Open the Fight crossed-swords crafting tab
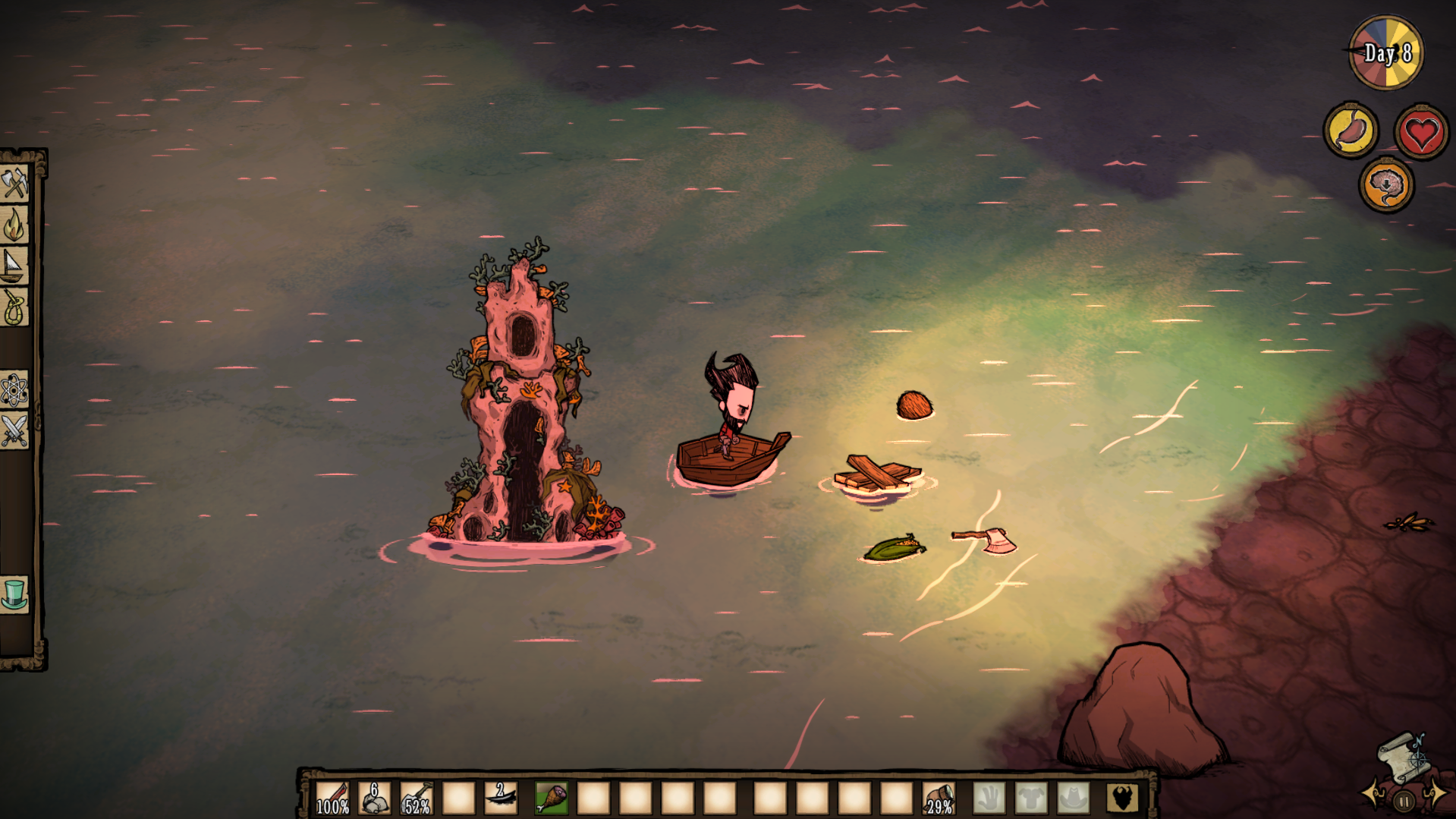This screenshot has height=819, width=1456. 14,431
